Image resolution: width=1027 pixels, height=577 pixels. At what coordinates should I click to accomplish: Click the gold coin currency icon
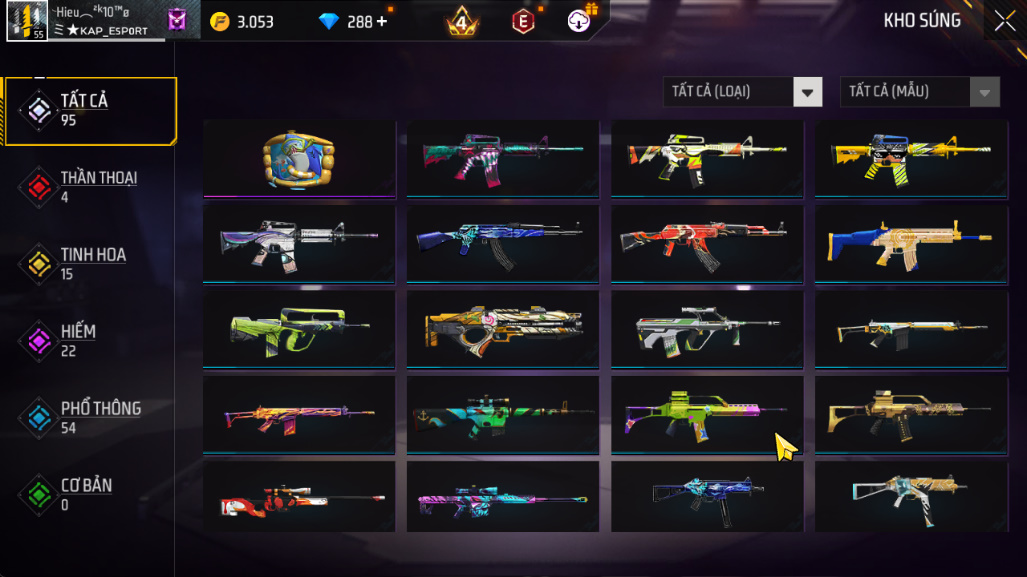[x=220, y=21]
